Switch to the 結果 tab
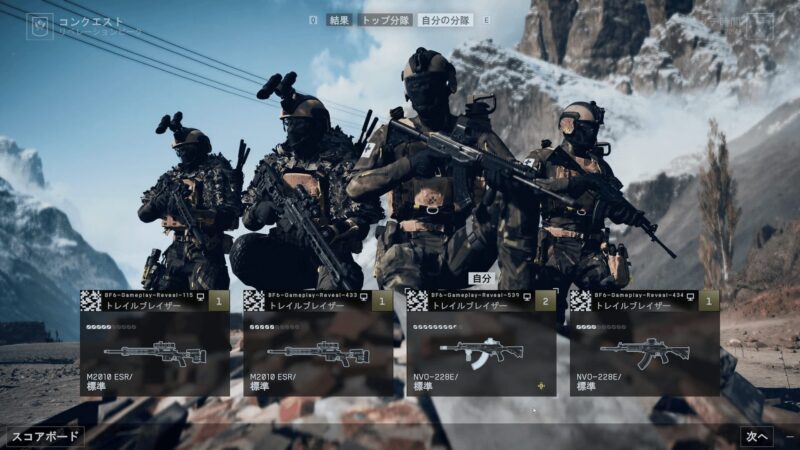Screen dimensions: 800x450 (x=338, y=20)
